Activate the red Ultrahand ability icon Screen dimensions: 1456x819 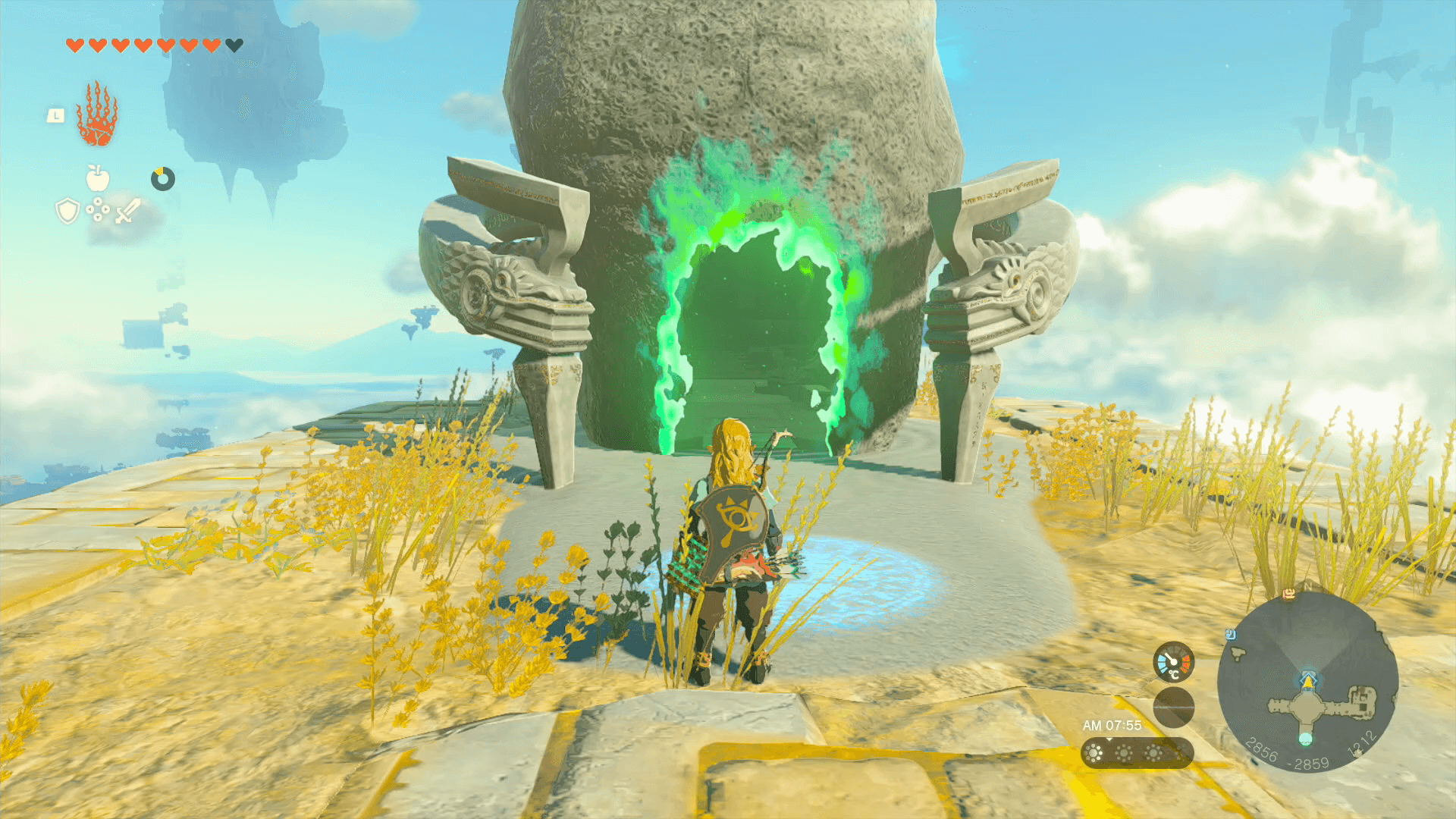tap(96, 115)
